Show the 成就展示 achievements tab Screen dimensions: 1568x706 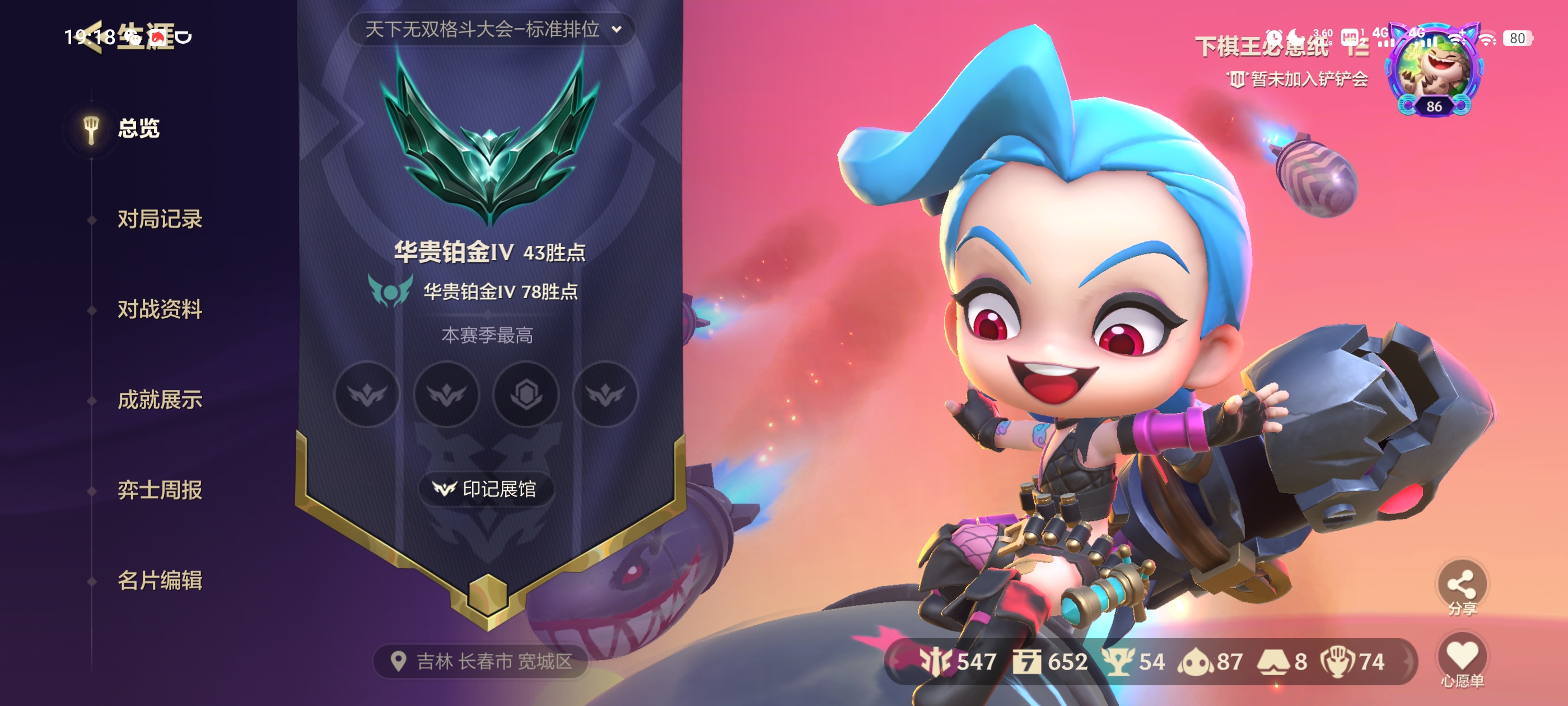coord(160,400)
